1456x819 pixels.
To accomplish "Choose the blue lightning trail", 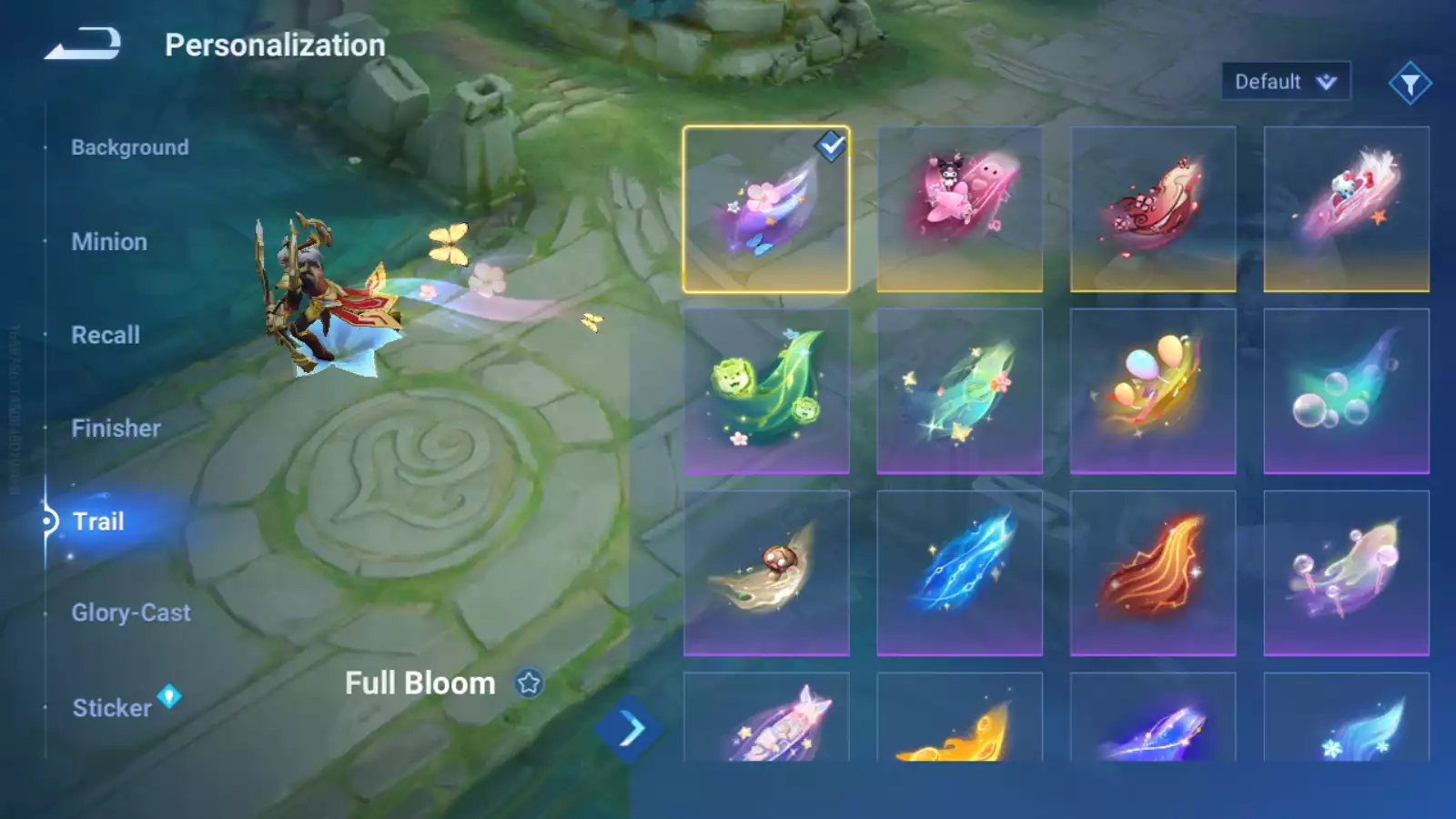I will coord(959,573).
